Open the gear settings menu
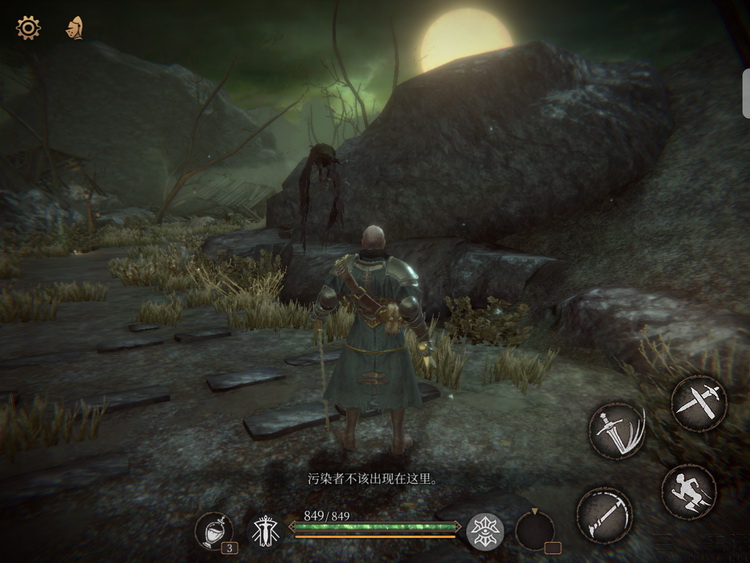 [28, 28]
